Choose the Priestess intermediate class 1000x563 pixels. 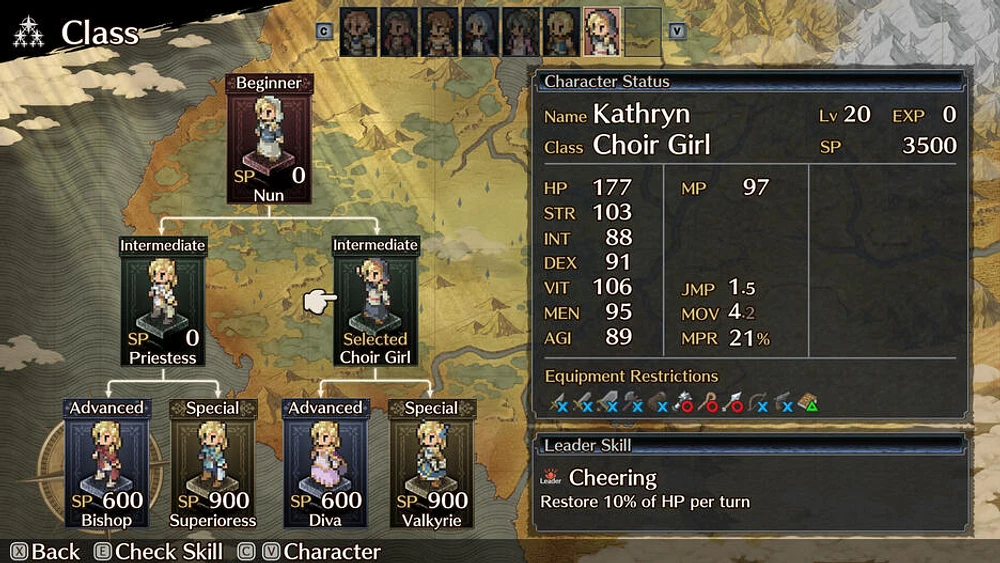tap(163, 300)
